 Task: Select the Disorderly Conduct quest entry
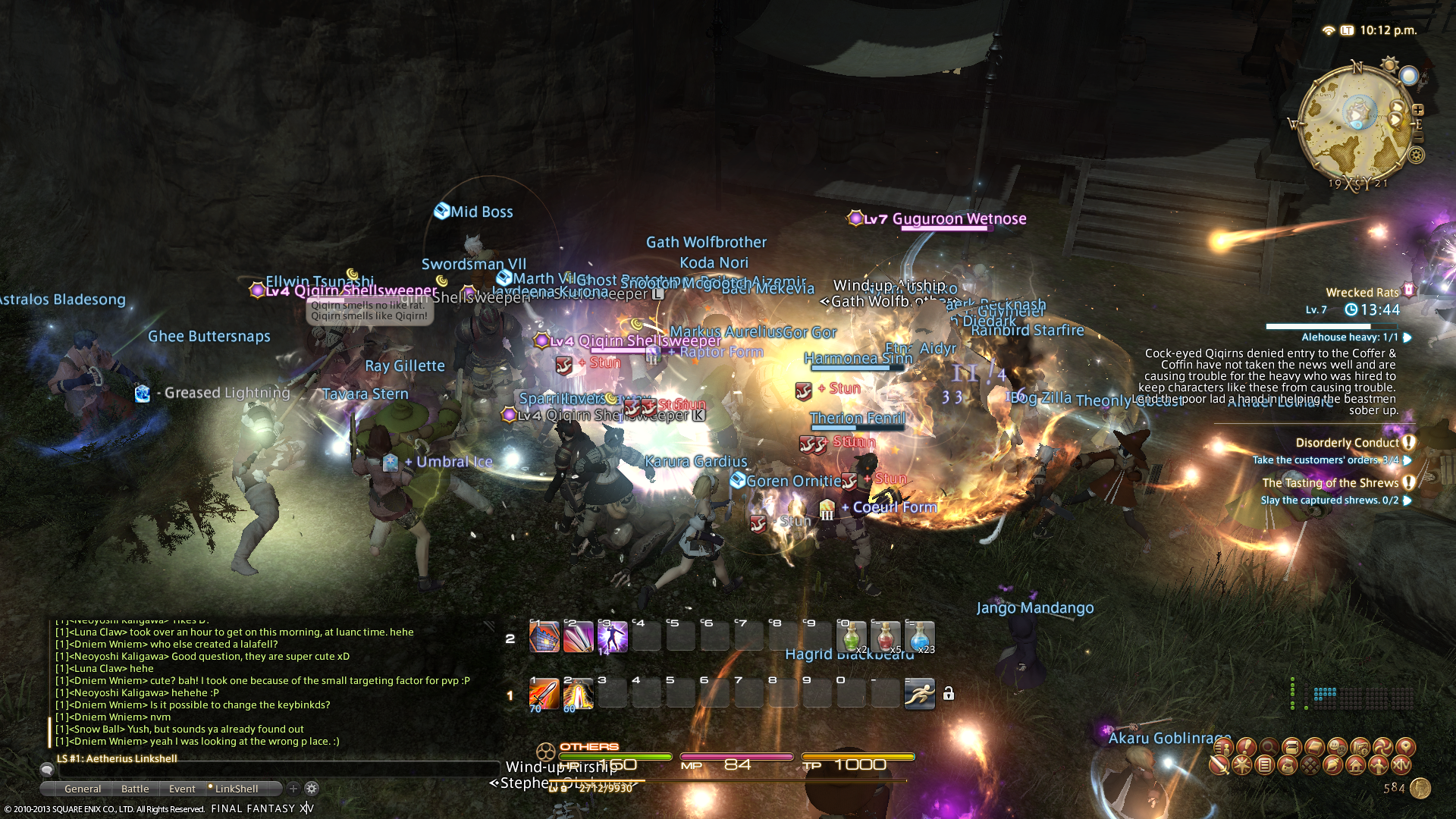(1347, 443)
